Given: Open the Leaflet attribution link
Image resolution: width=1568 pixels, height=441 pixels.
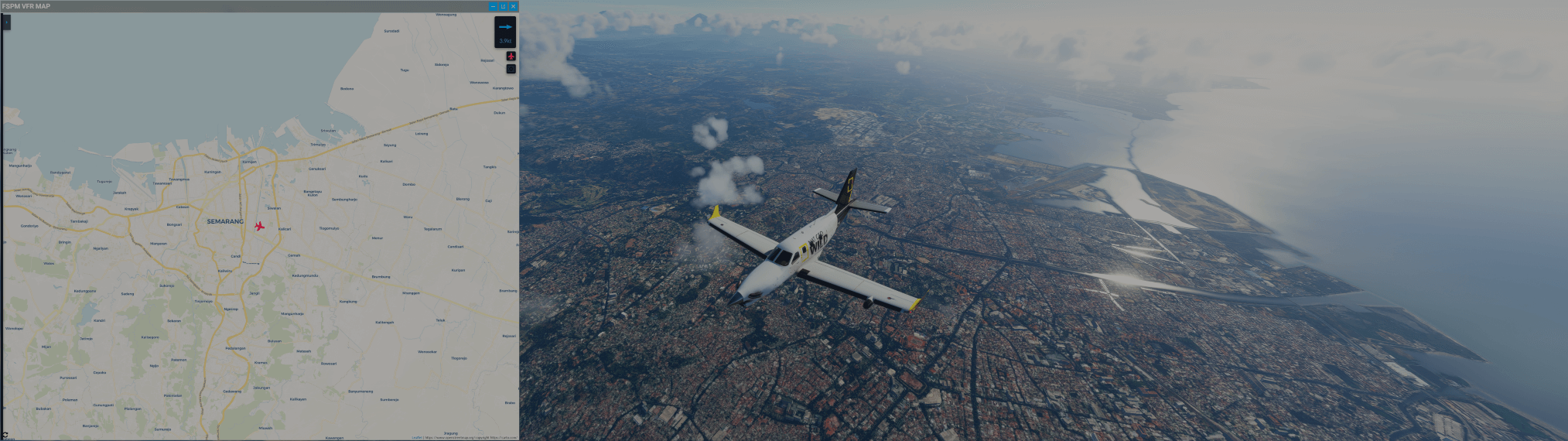Looking at the screenshot, I should click(416, 437).
